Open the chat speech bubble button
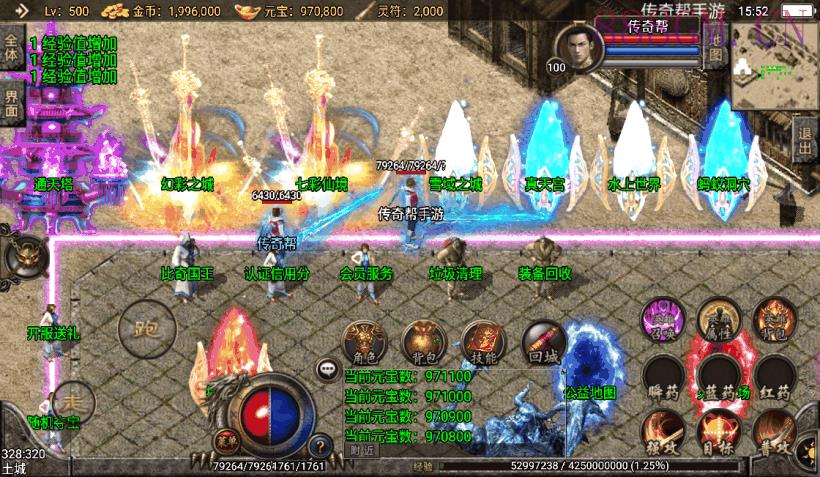This screenshot has width=820, height=477. click(x=327, y=369)
